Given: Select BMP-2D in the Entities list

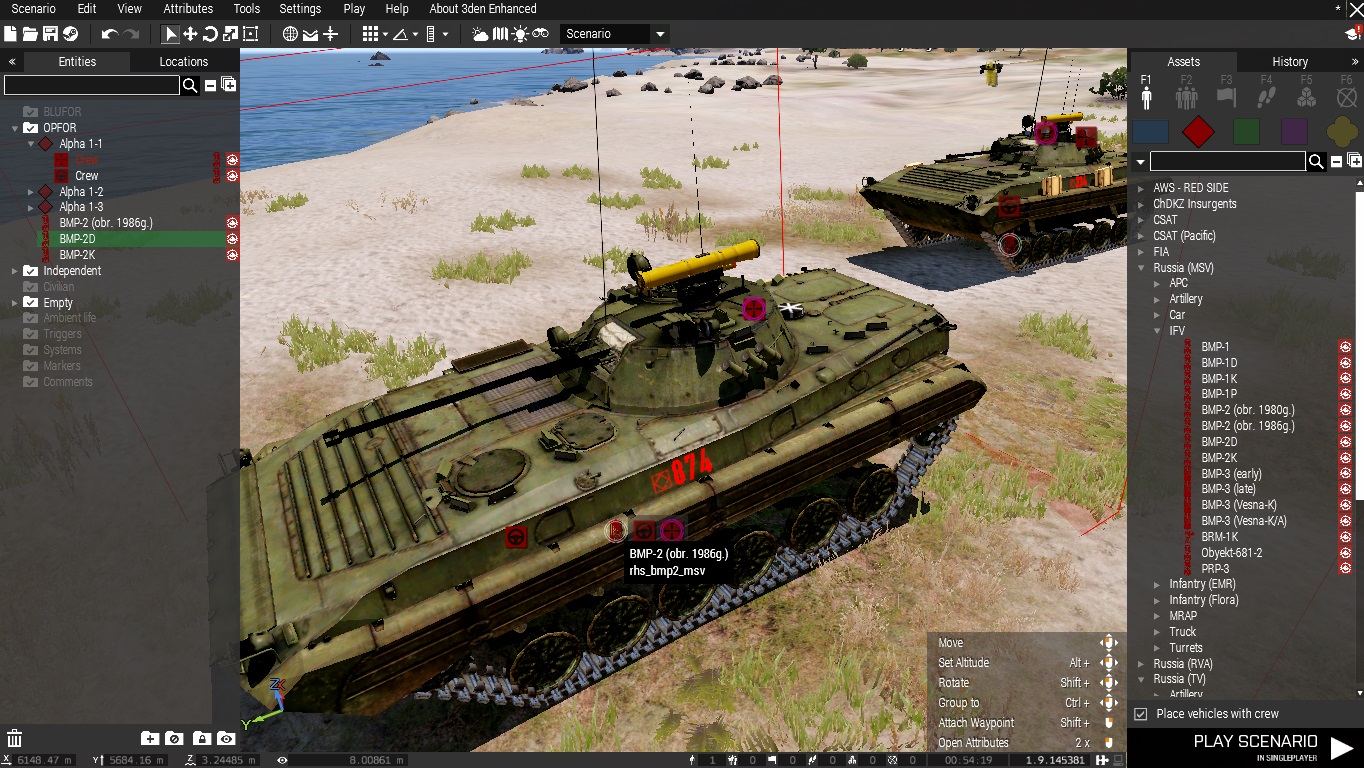Looking at the screenshot, I should click(77, 239).
